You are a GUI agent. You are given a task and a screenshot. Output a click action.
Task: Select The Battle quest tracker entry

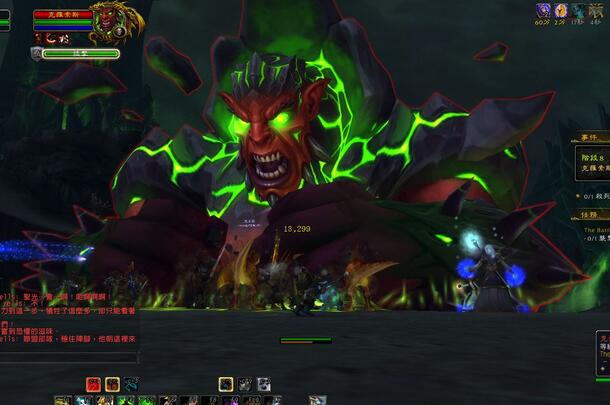coord(597,229)
